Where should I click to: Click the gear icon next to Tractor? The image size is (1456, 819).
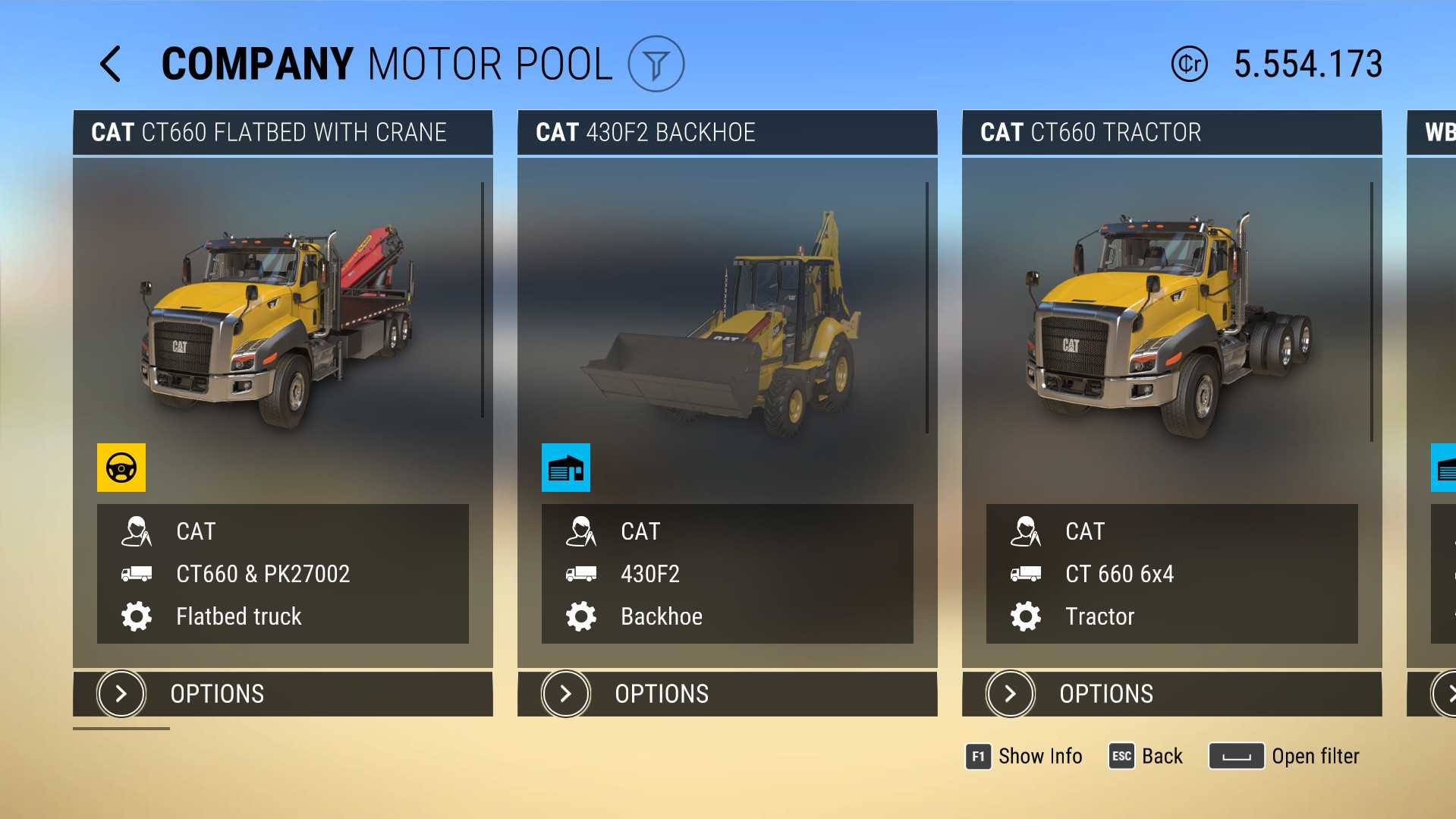(x=1026, y=616)
